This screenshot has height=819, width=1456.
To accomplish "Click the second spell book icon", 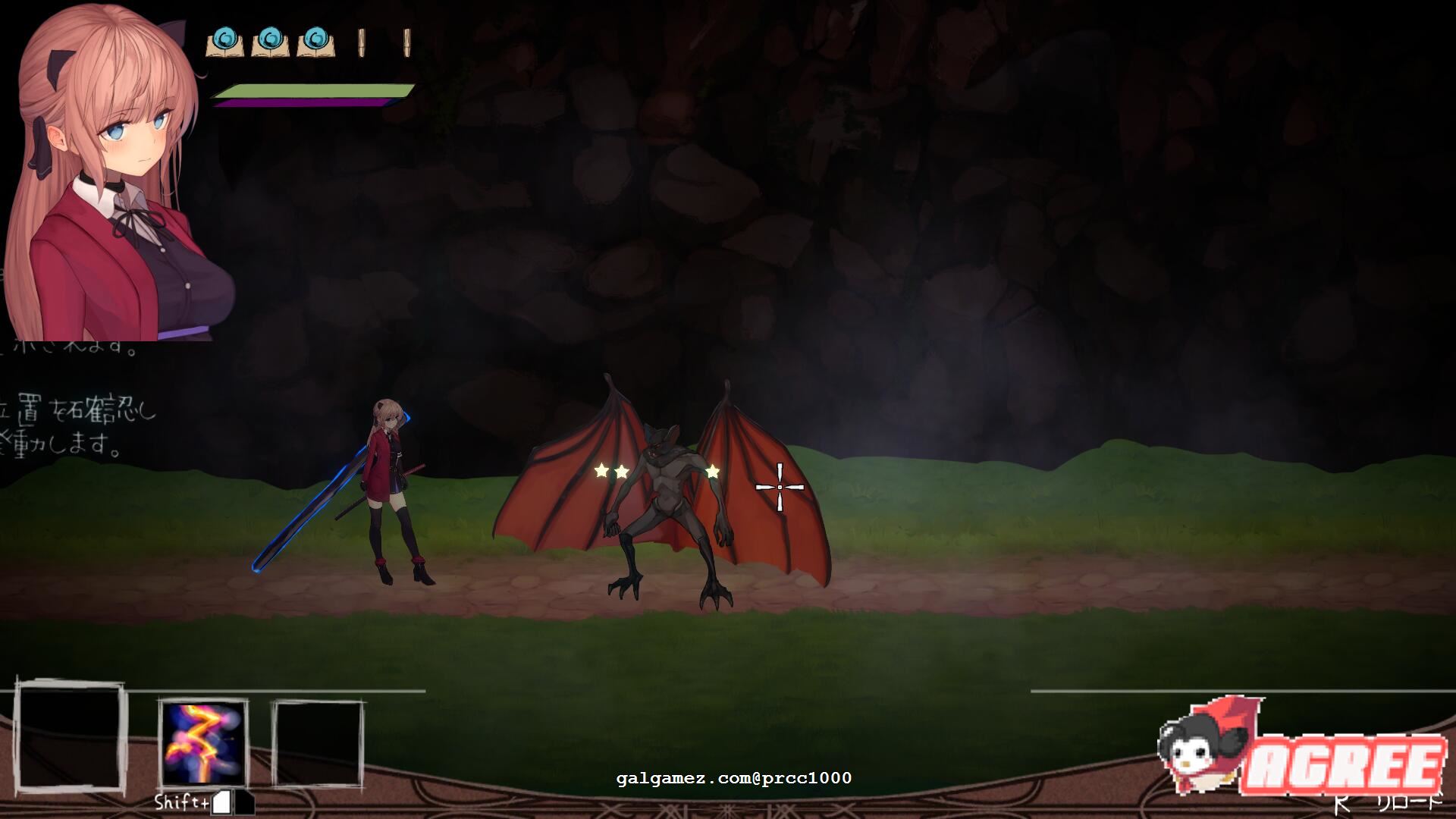I will click(x=271, y=42).
